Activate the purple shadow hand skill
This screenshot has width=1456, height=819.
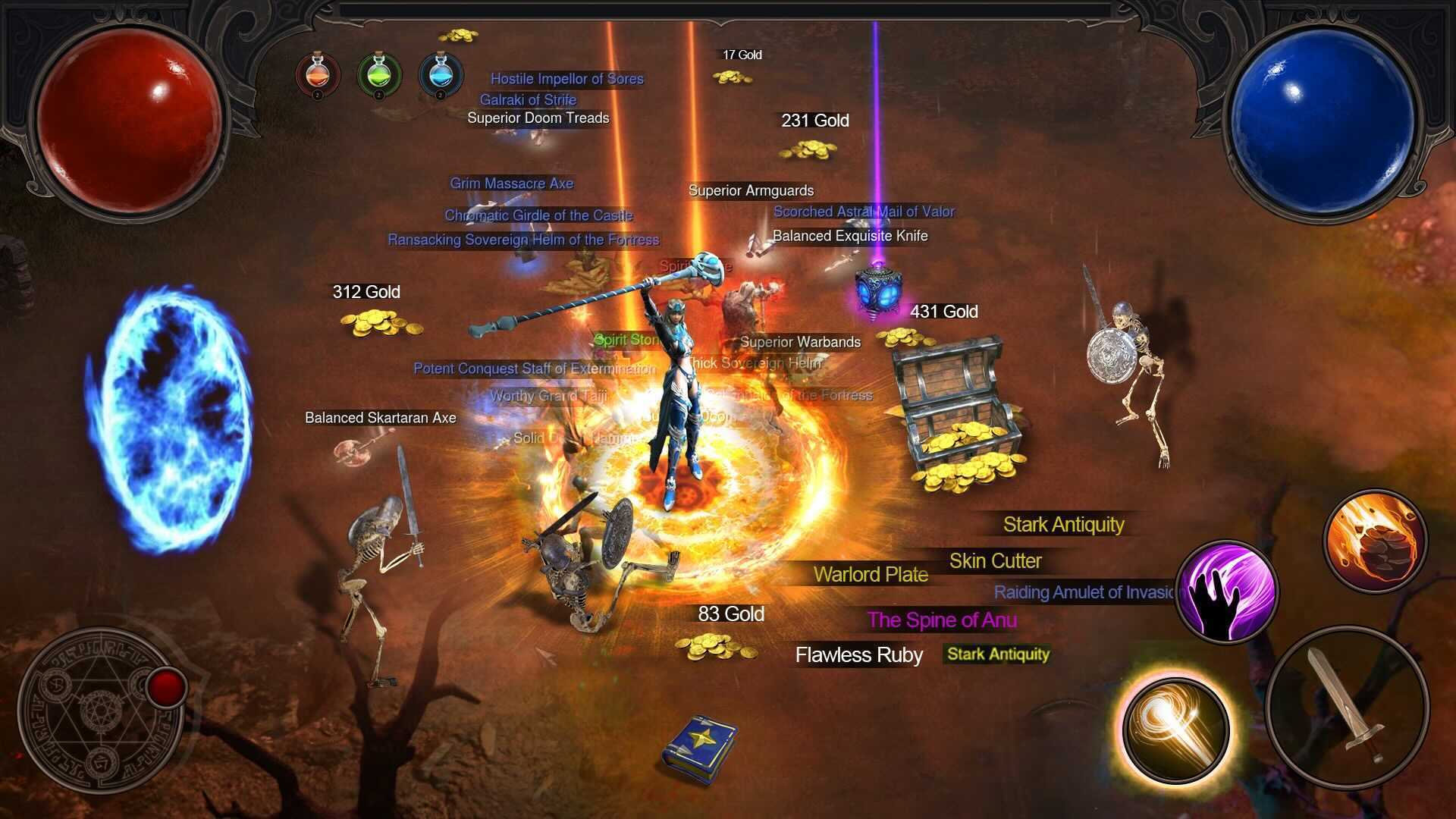[x=1227, y=592]
